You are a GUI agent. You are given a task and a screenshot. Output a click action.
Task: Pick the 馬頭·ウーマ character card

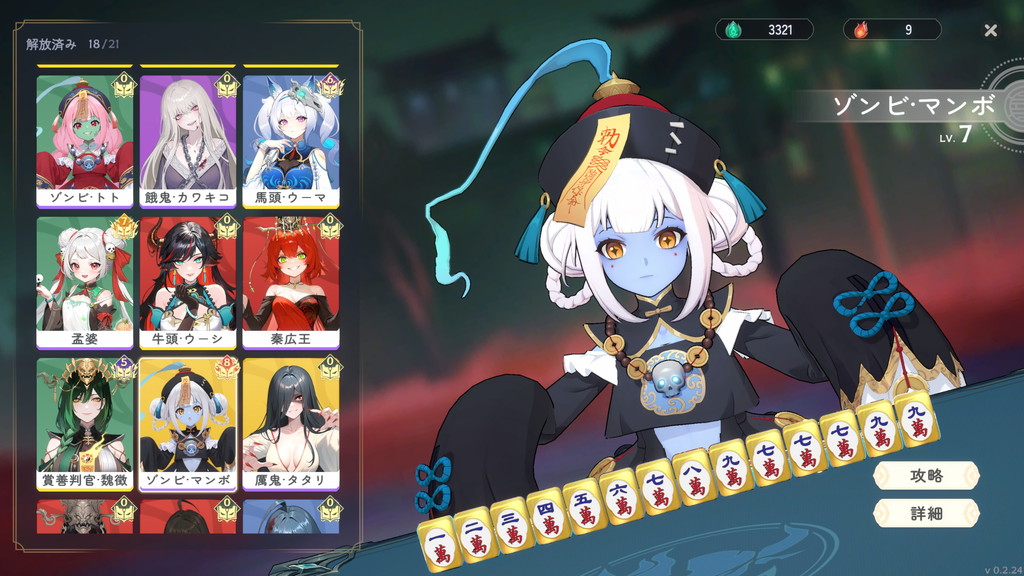[x=291, y=139]
